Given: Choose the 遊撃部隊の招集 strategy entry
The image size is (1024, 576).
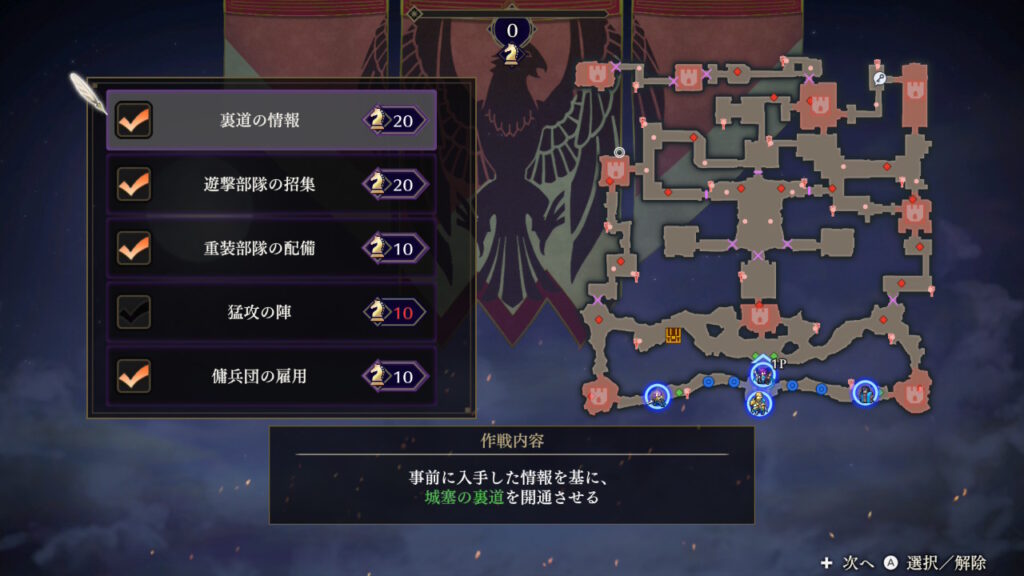Looking at the screenshot, I should click(272, 184).
